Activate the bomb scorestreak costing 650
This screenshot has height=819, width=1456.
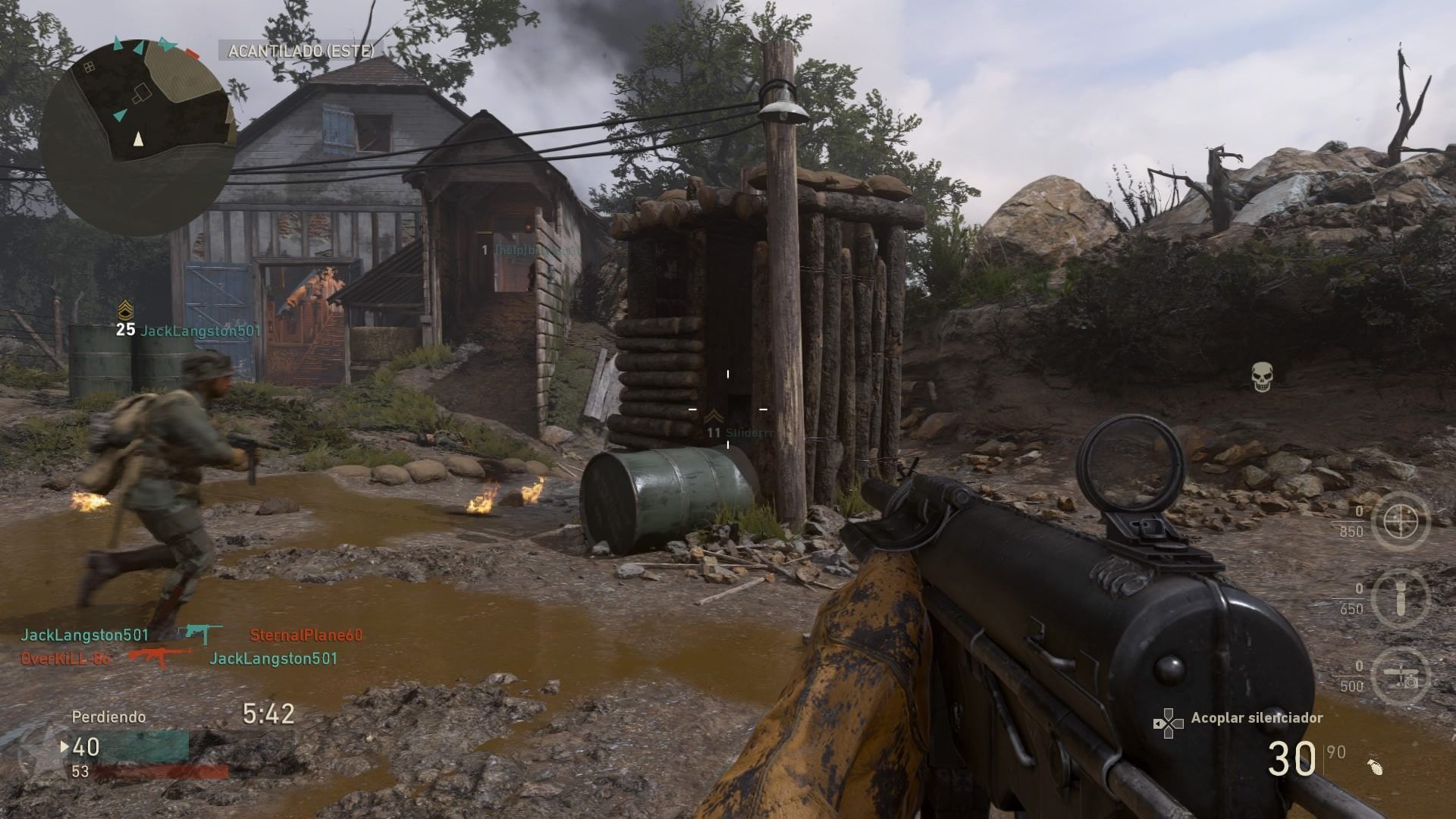point(1400,598)
